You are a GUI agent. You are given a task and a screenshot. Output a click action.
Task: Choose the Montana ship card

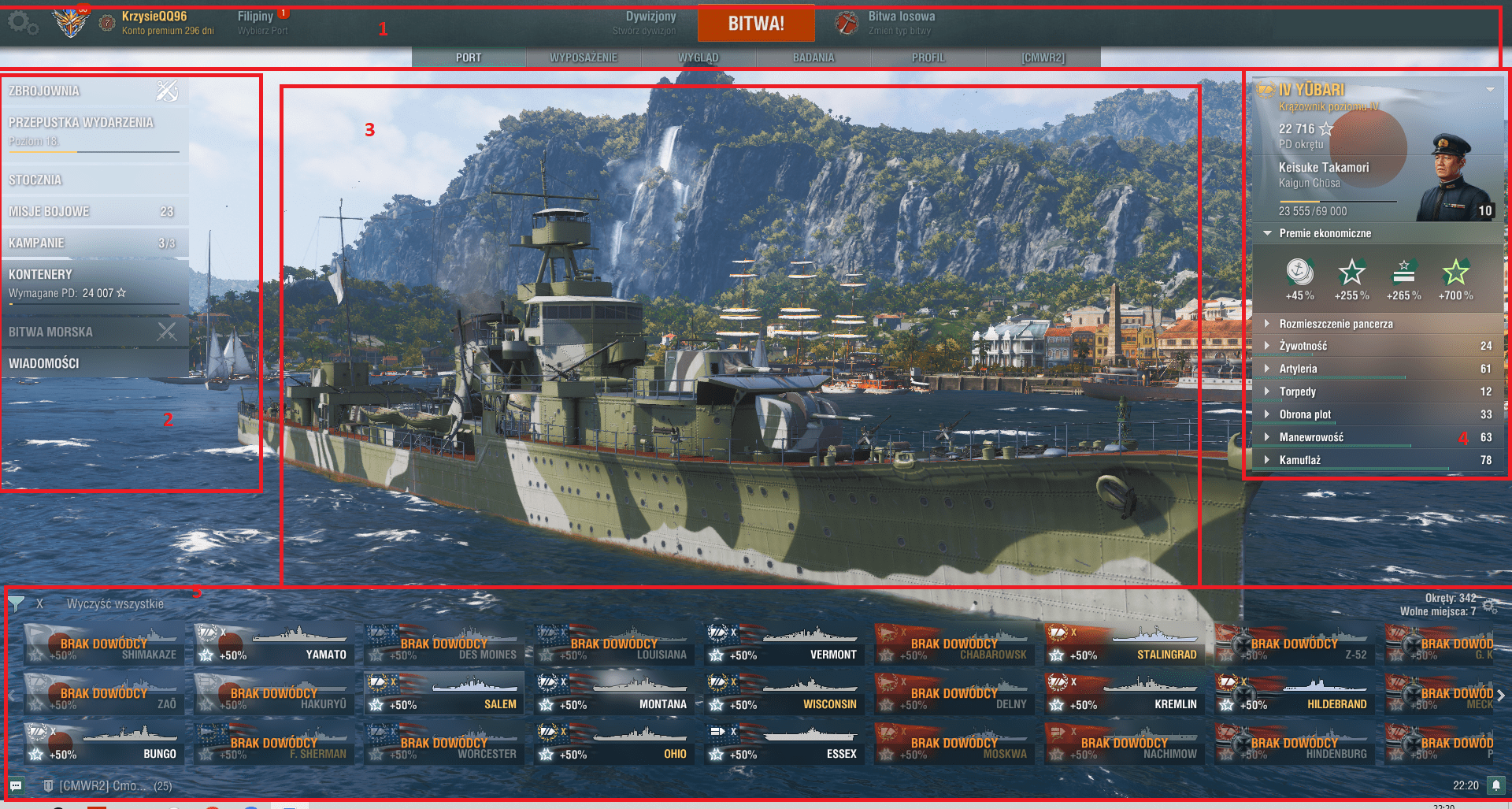[x=612, y=694]
